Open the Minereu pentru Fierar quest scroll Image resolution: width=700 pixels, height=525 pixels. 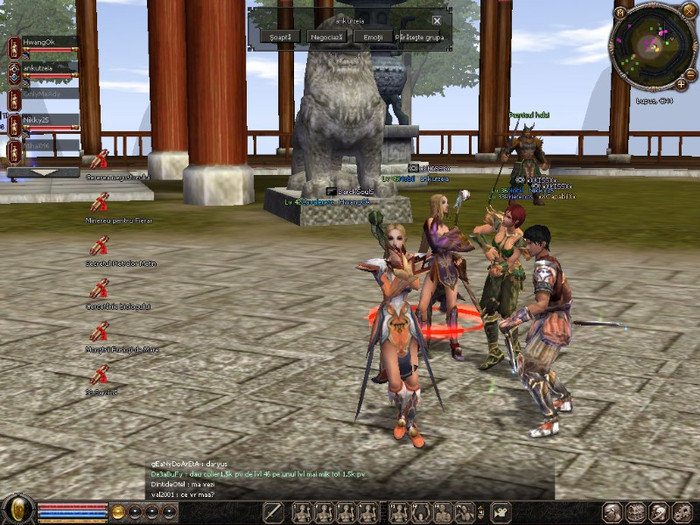tap(99, 203)
